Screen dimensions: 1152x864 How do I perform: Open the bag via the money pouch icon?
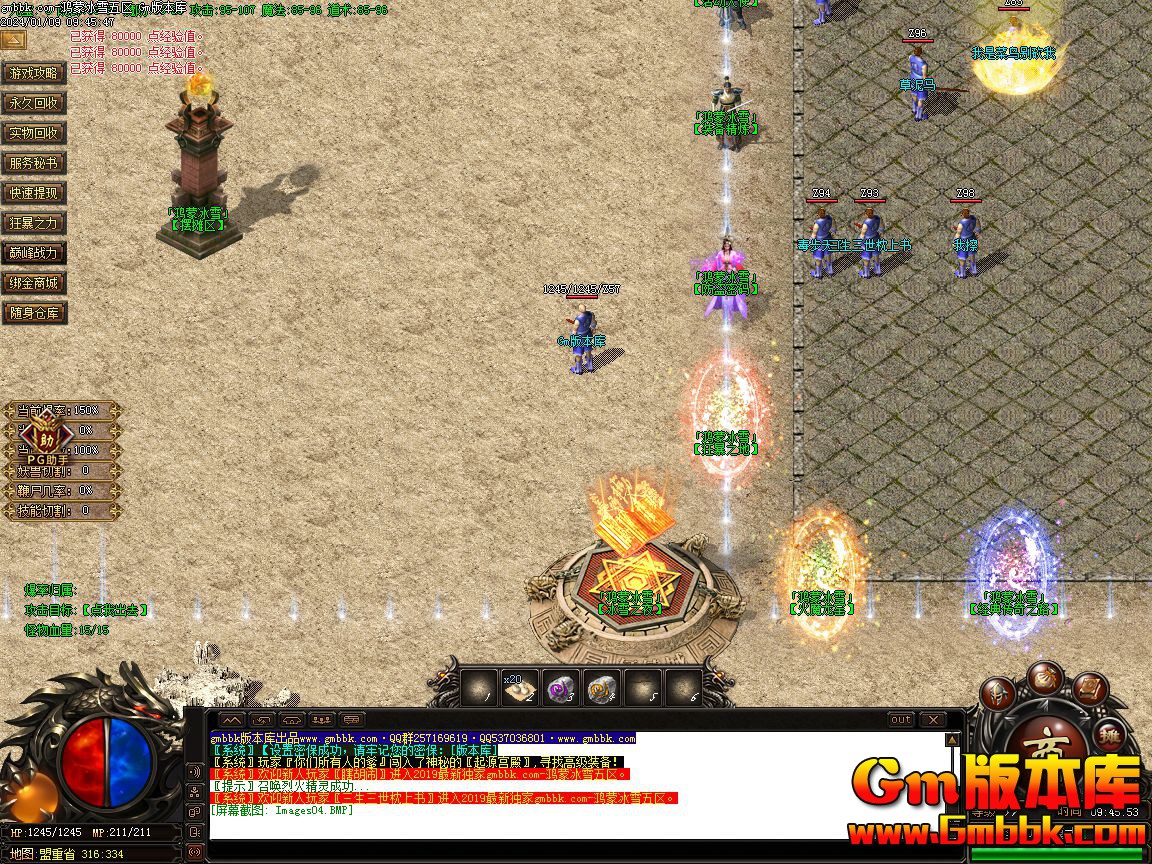click(x=1046, y=675)
